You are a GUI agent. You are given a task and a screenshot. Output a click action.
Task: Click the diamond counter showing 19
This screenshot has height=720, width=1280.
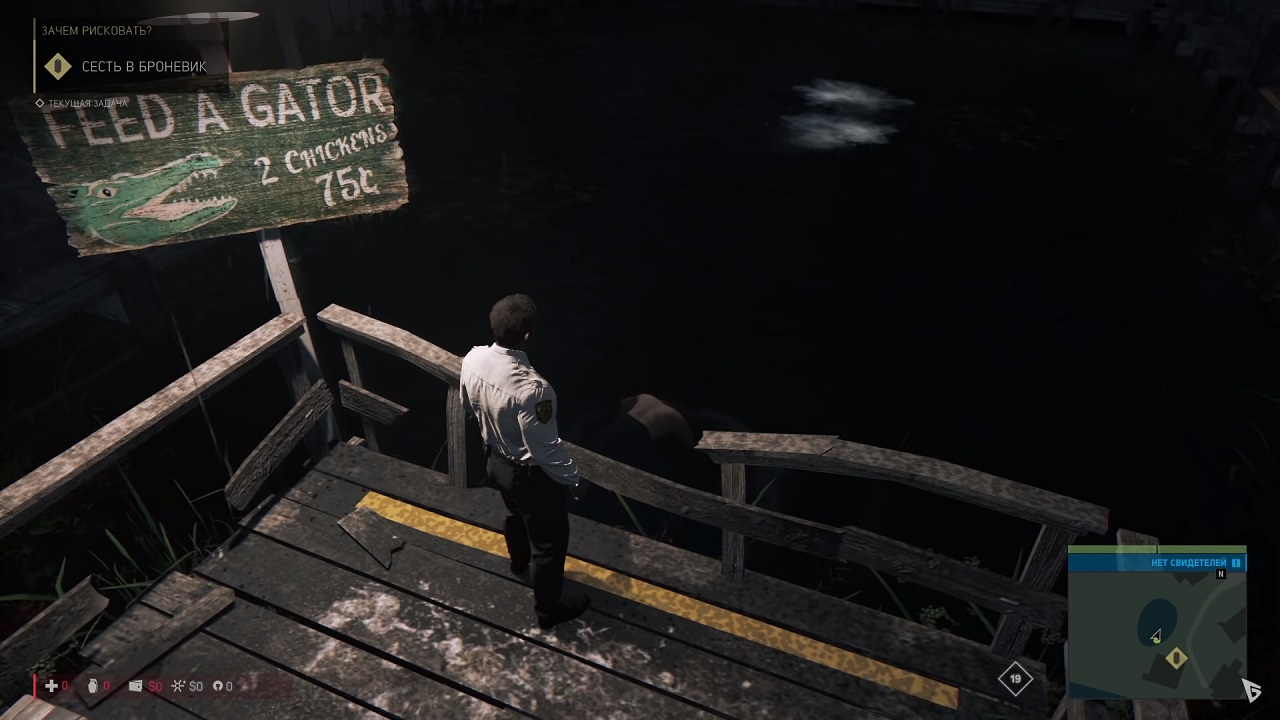1016,679
